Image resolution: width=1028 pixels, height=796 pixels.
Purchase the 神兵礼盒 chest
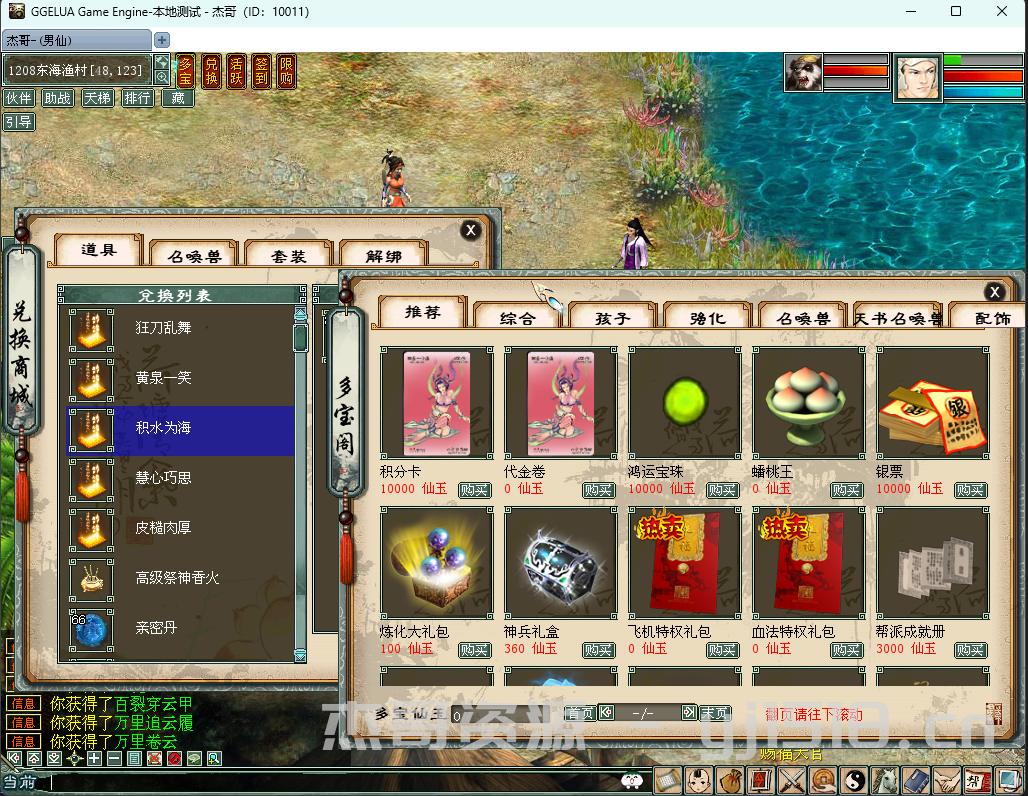tap(598, 650)
